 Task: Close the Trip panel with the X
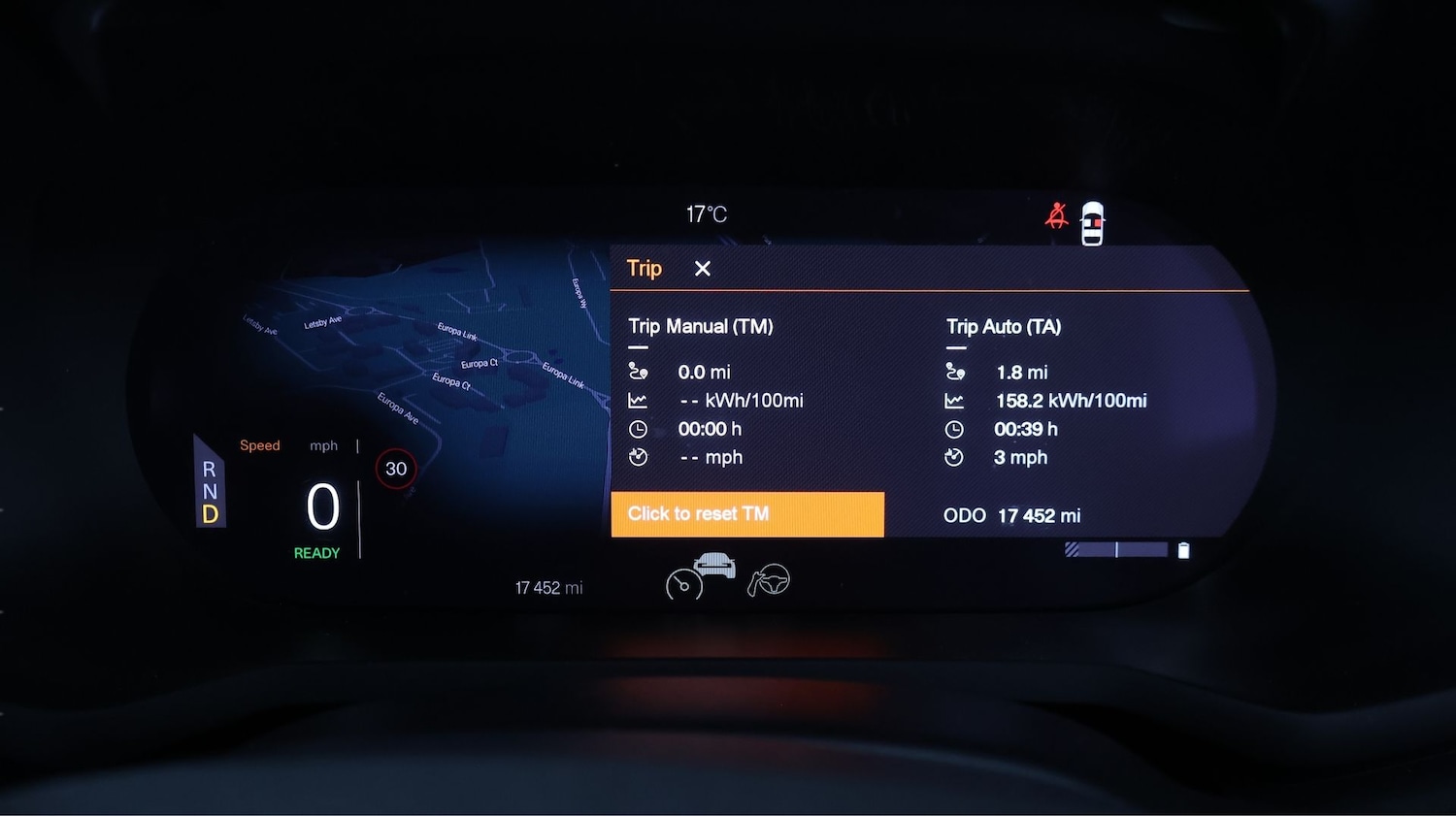pyautogui.click(x=703, y=269)
